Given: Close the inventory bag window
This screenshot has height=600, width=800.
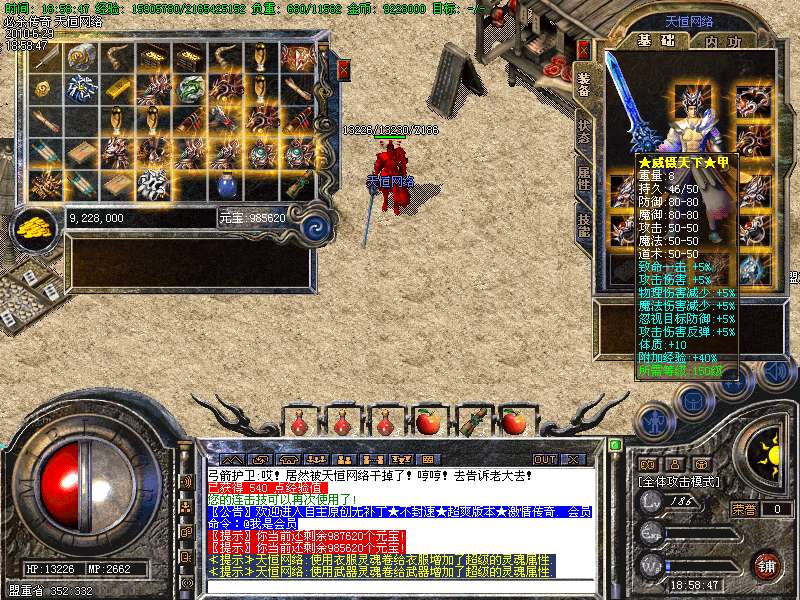Looking at the screenshot, I should [344, 69].
